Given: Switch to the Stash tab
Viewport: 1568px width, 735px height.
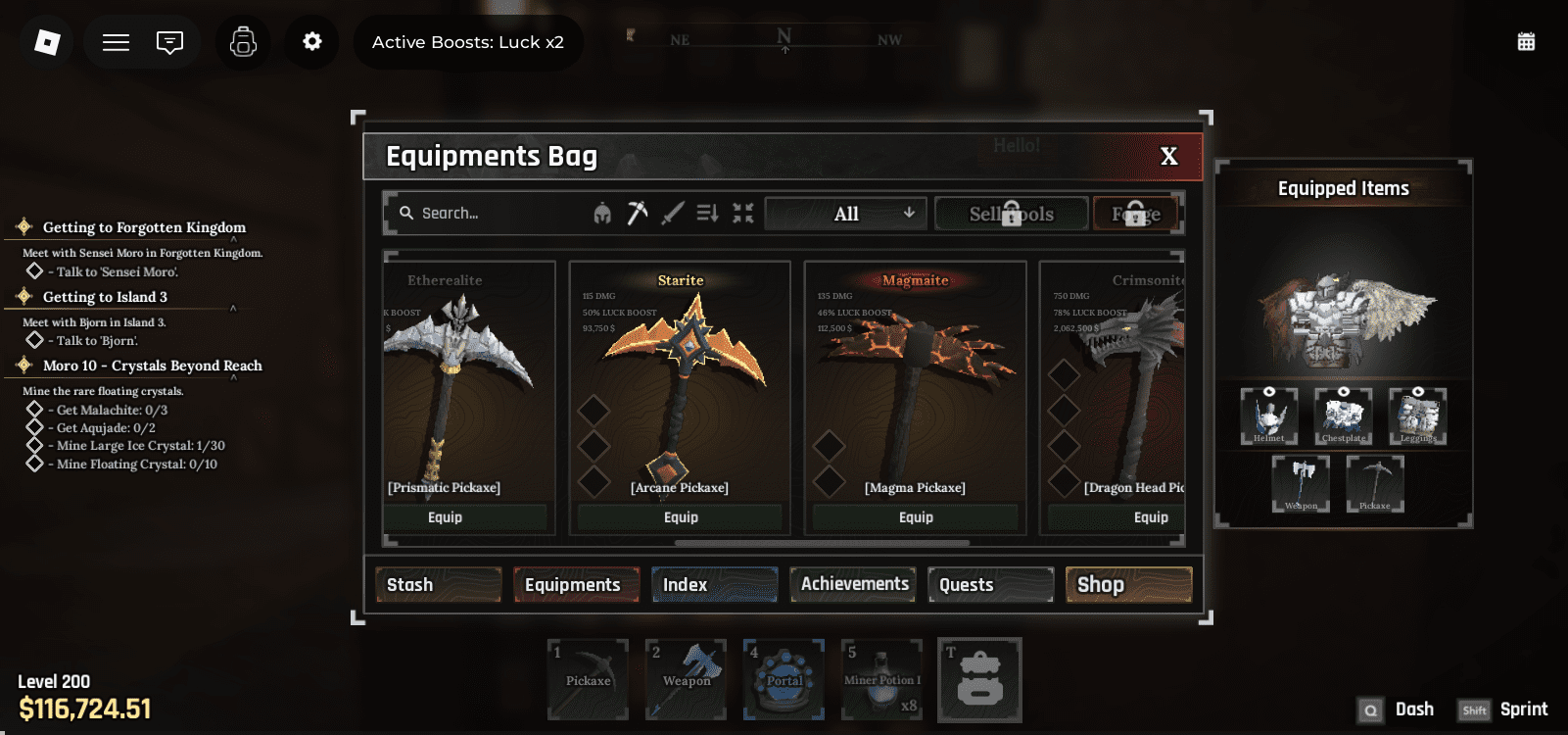Looking at the screenshot, I should pos(438,585).
